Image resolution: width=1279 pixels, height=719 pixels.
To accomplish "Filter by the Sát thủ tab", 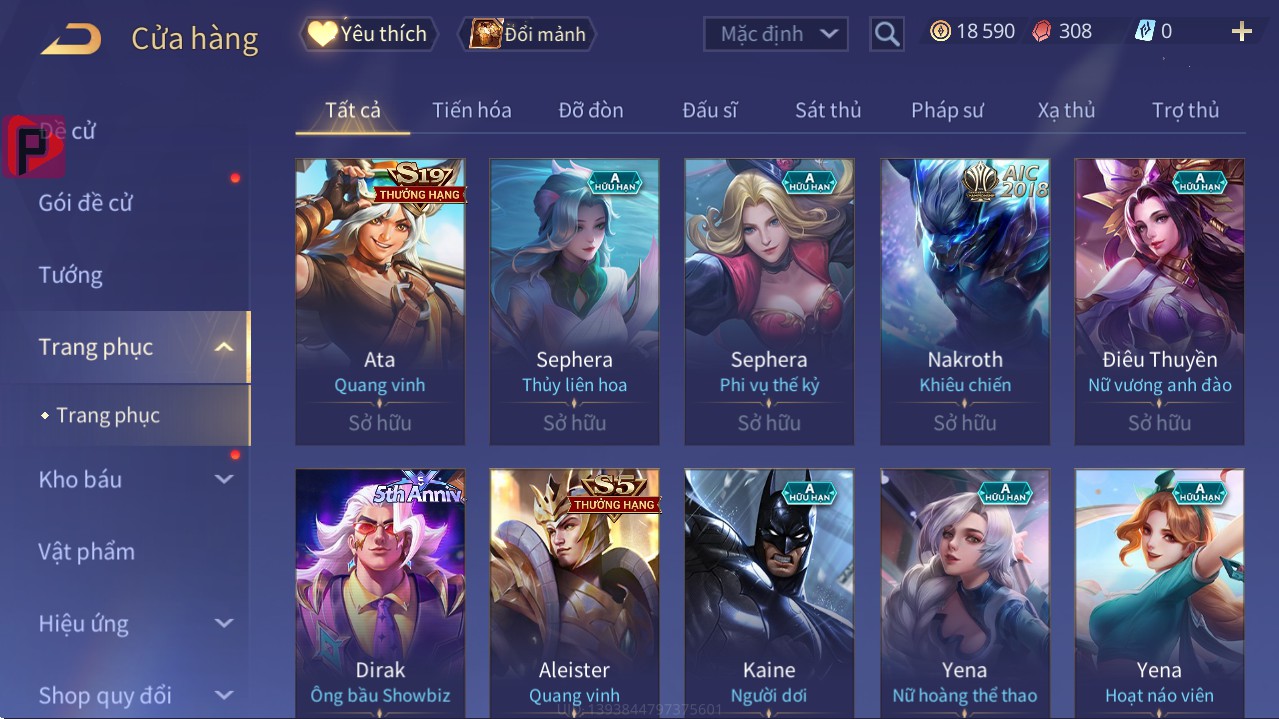I will 828,110.
